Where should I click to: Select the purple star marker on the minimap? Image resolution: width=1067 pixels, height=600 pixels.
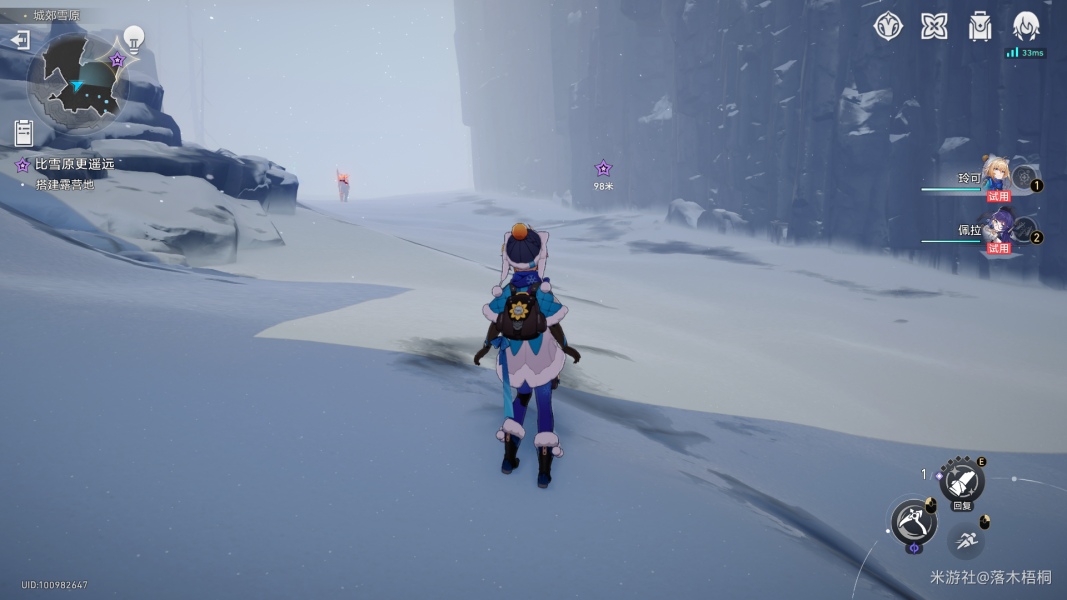[117, 60]
